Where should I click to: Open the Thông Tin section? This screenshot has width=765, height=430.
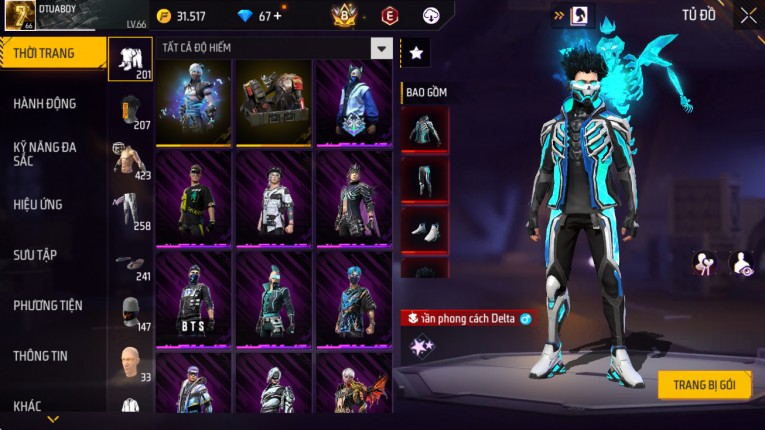[41, 356]
